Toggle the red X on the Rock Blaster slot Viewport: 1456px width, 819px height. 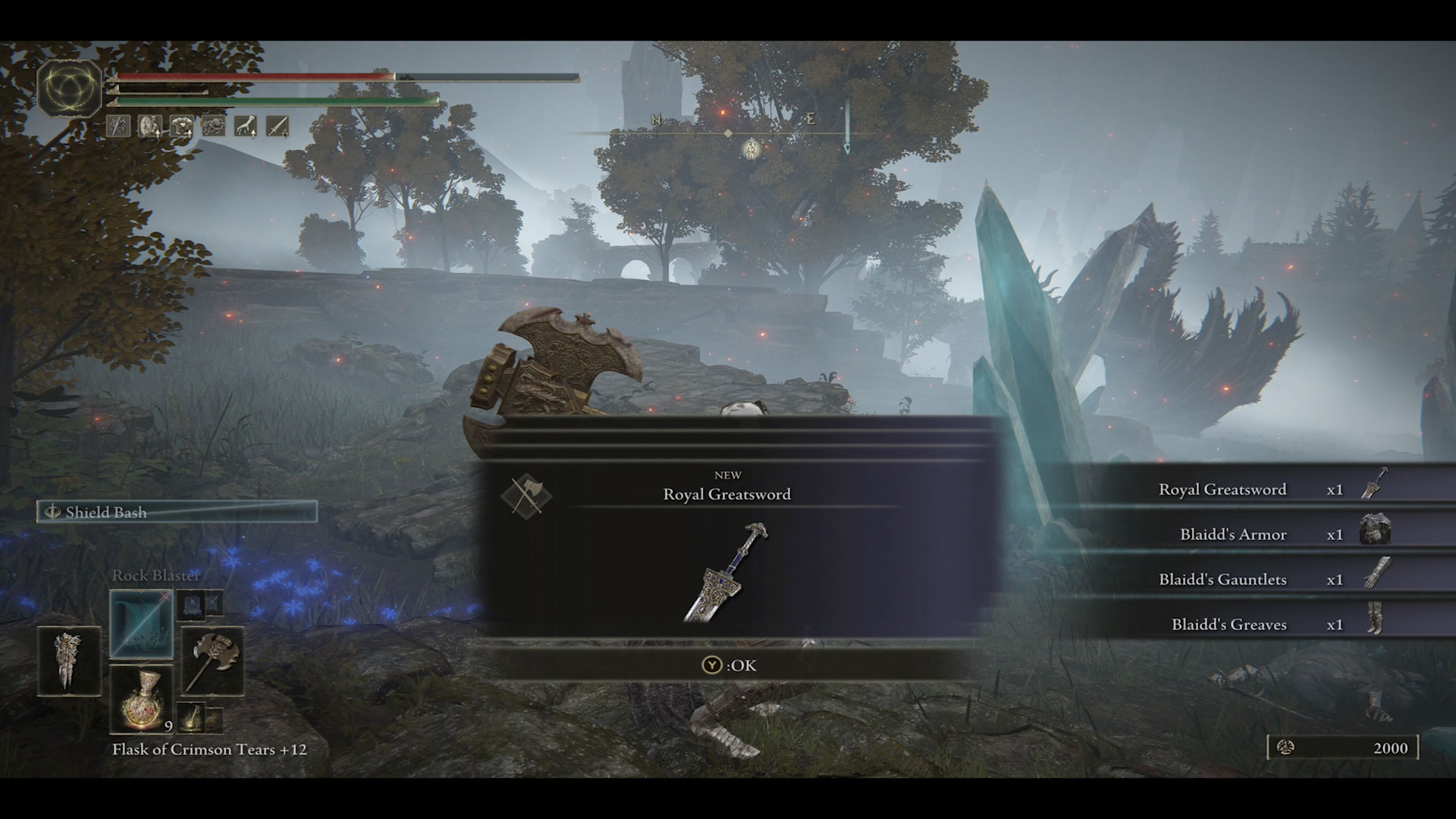click(165, 596)
